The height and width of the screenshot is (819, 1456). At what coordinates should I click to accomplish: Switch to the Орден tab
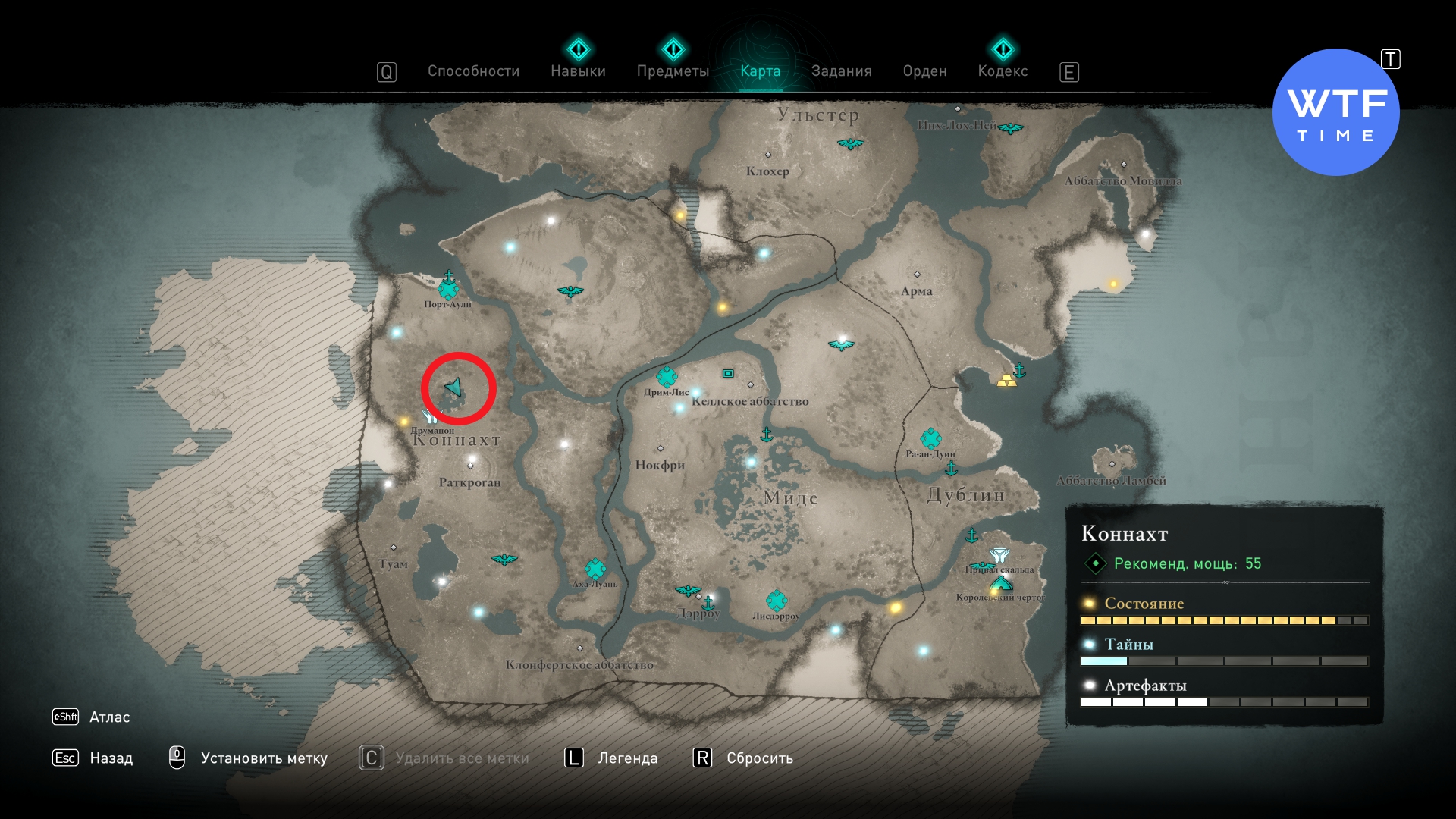pos(924,71)
